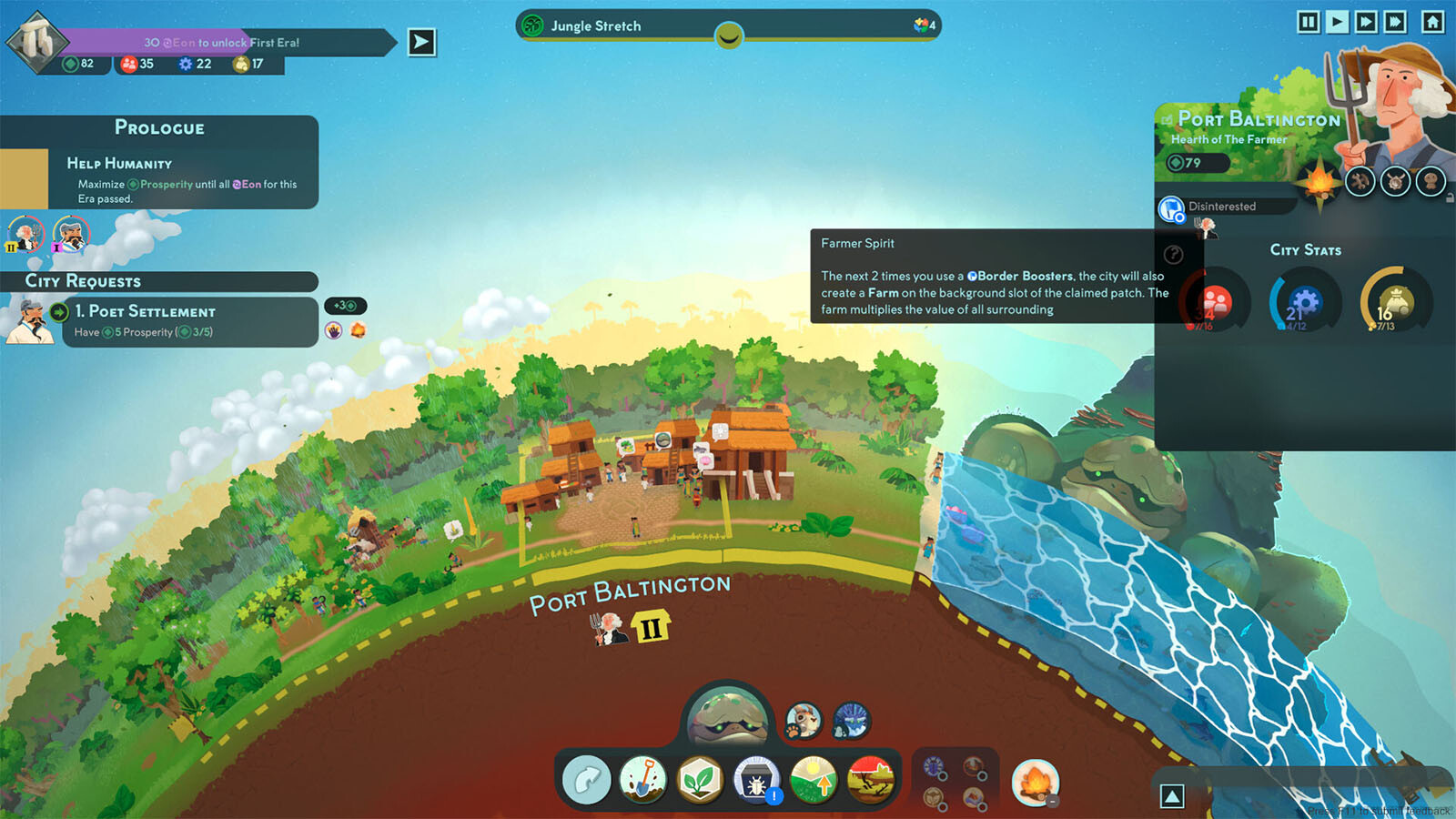Expand the bottom-right up-arrow panel
The height and width of the screenshot is (819, 1456).
tap(1172, 797)
